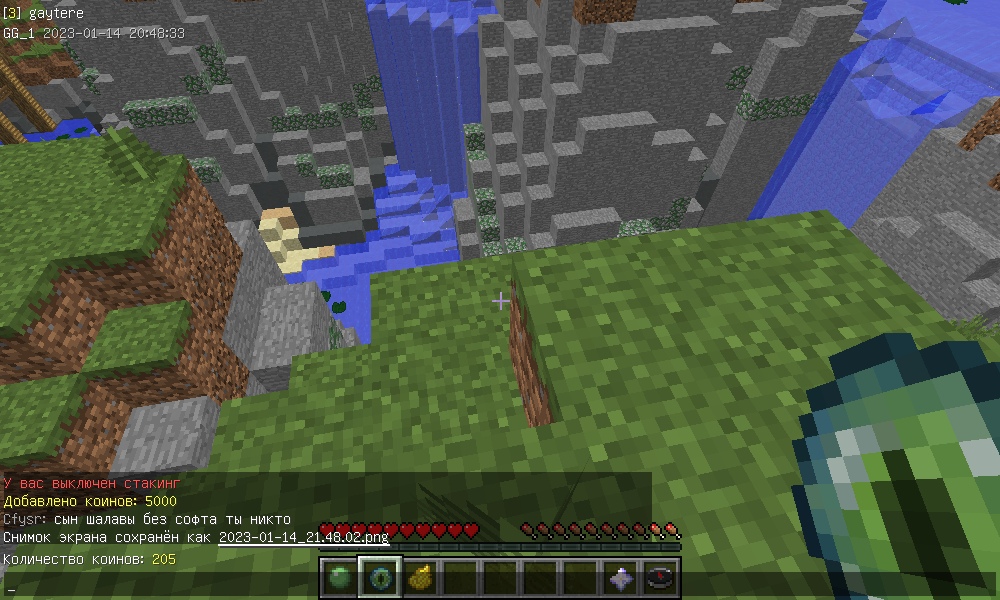
Task: Select the eye of ender hotbar slot
Action: pyautogui.click(x=380, y=578)
